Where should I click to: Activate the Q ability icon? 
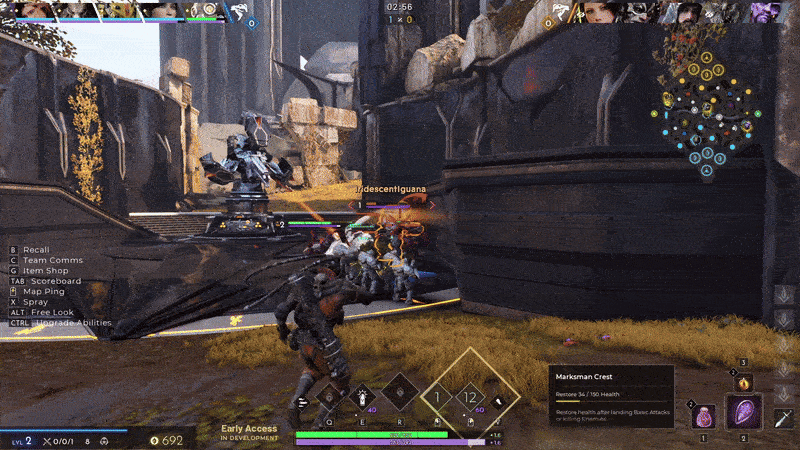[330, 397]
